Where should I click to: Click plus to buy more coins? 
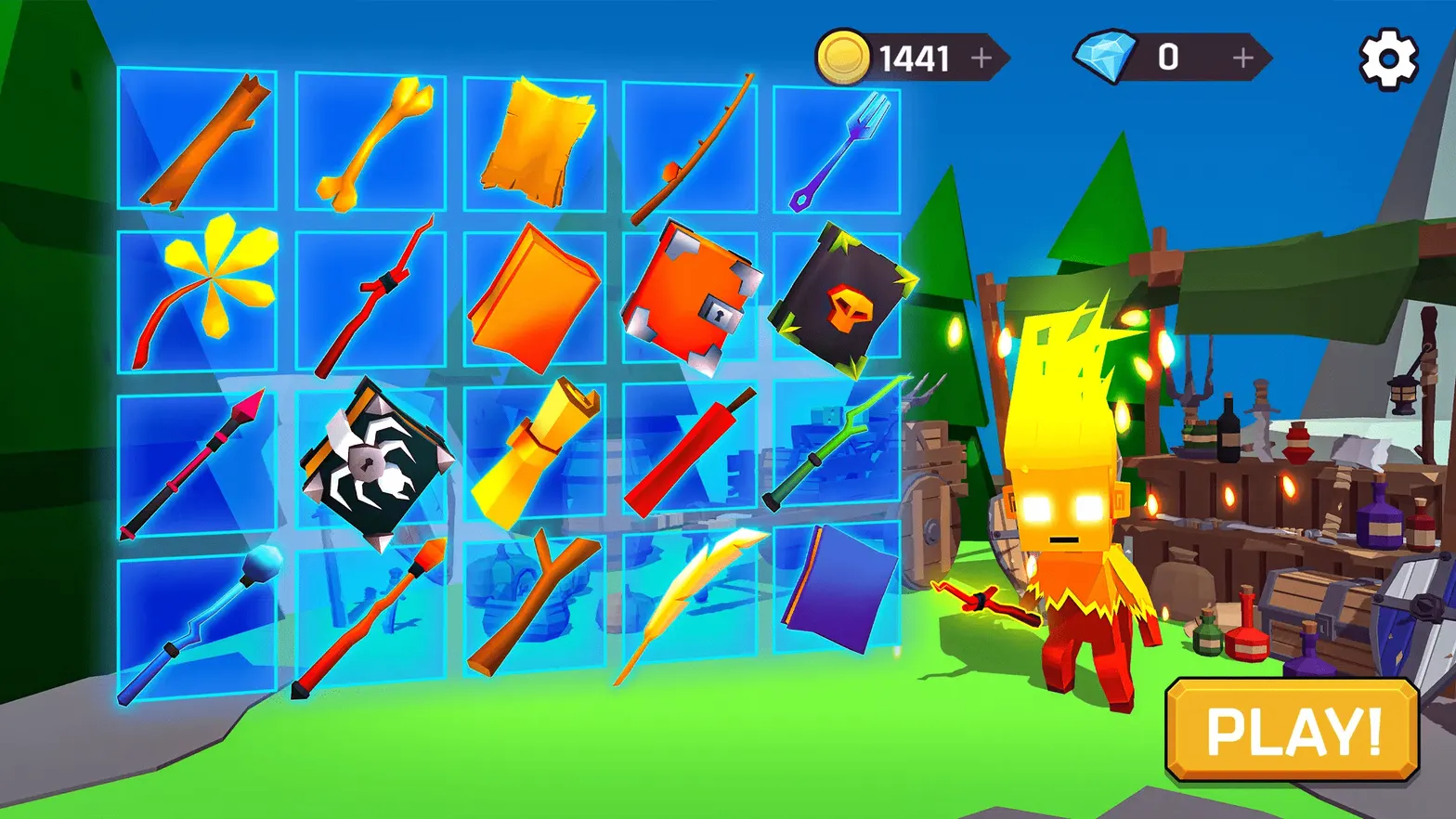[981, 58]
